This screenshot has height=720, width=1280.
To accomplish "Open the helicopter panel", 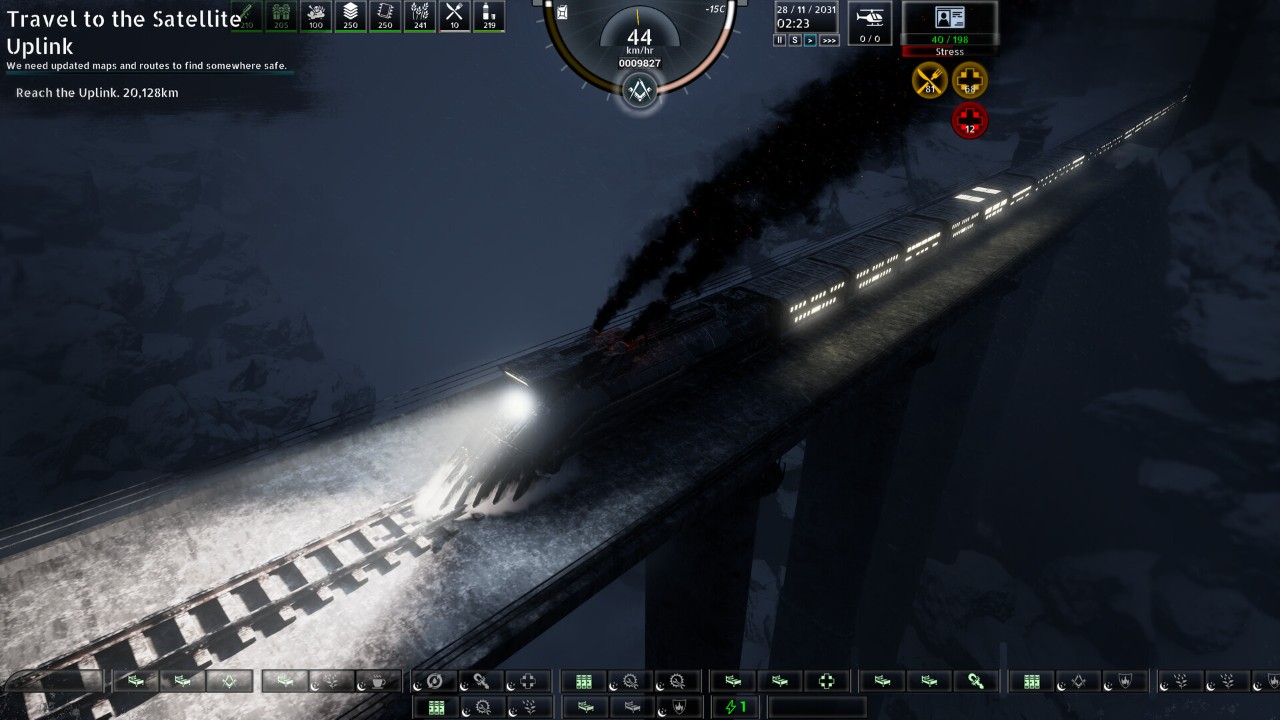I will point(870,22).
